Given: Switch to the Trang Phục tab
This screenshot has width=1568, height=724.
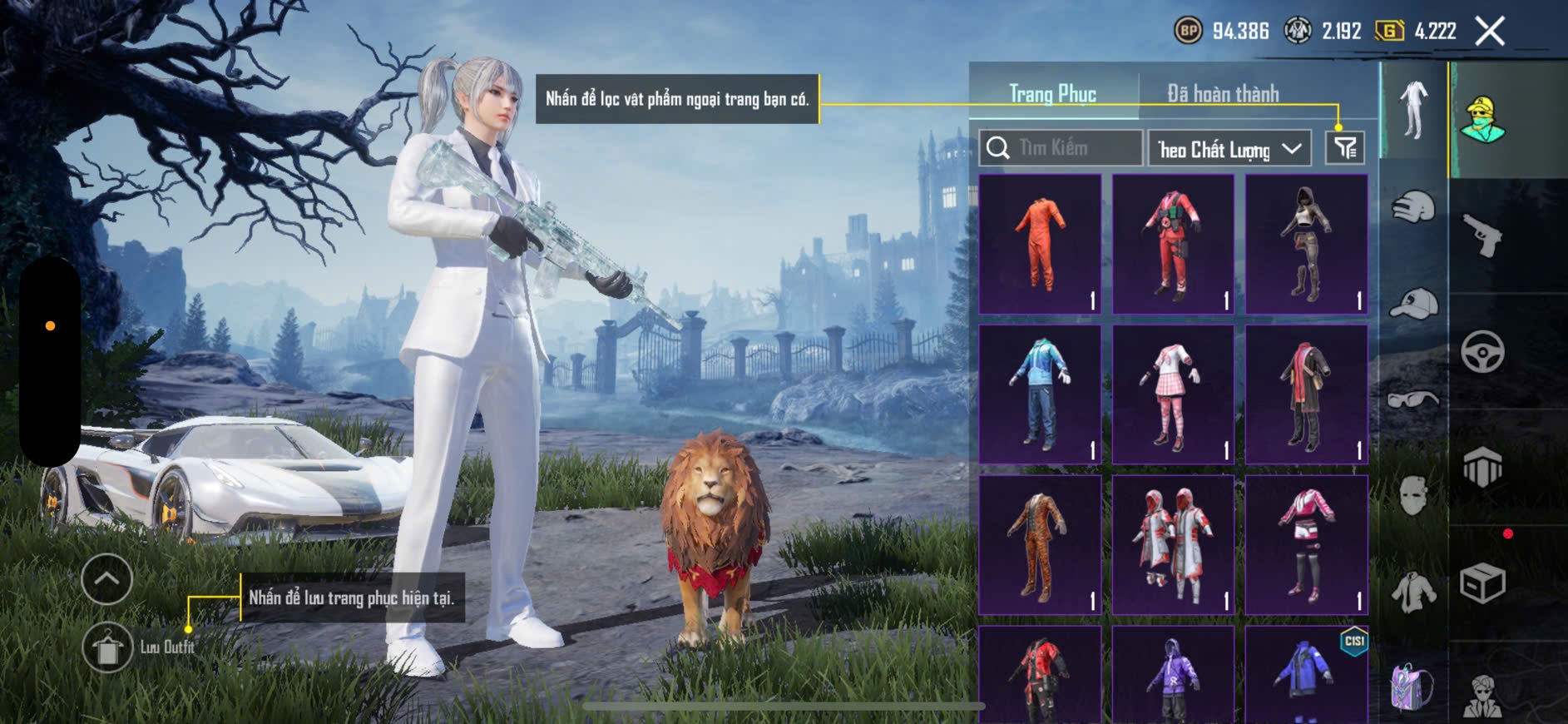Looking at the screenshot, I should point(1052,93).
